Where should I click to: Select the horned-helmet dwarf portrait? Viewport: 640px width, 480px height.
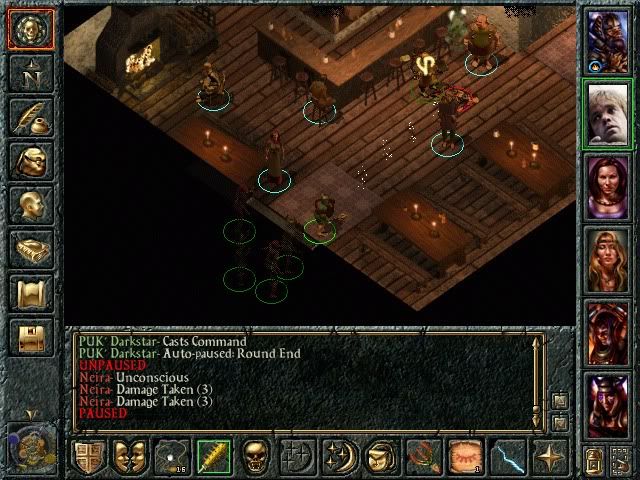(607, 40)
